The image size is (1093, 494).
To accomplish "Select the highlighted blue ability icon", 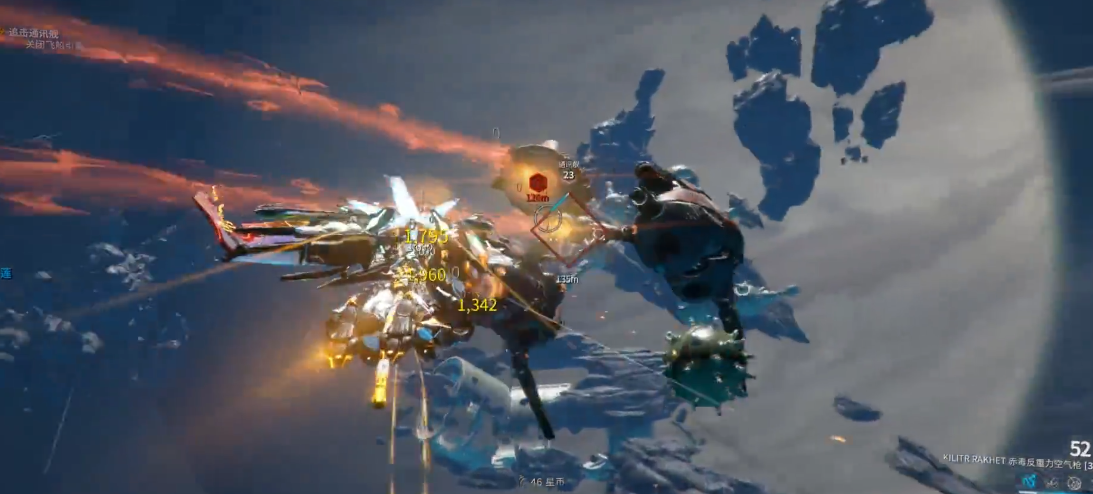I will click(x=1028, y=481).
